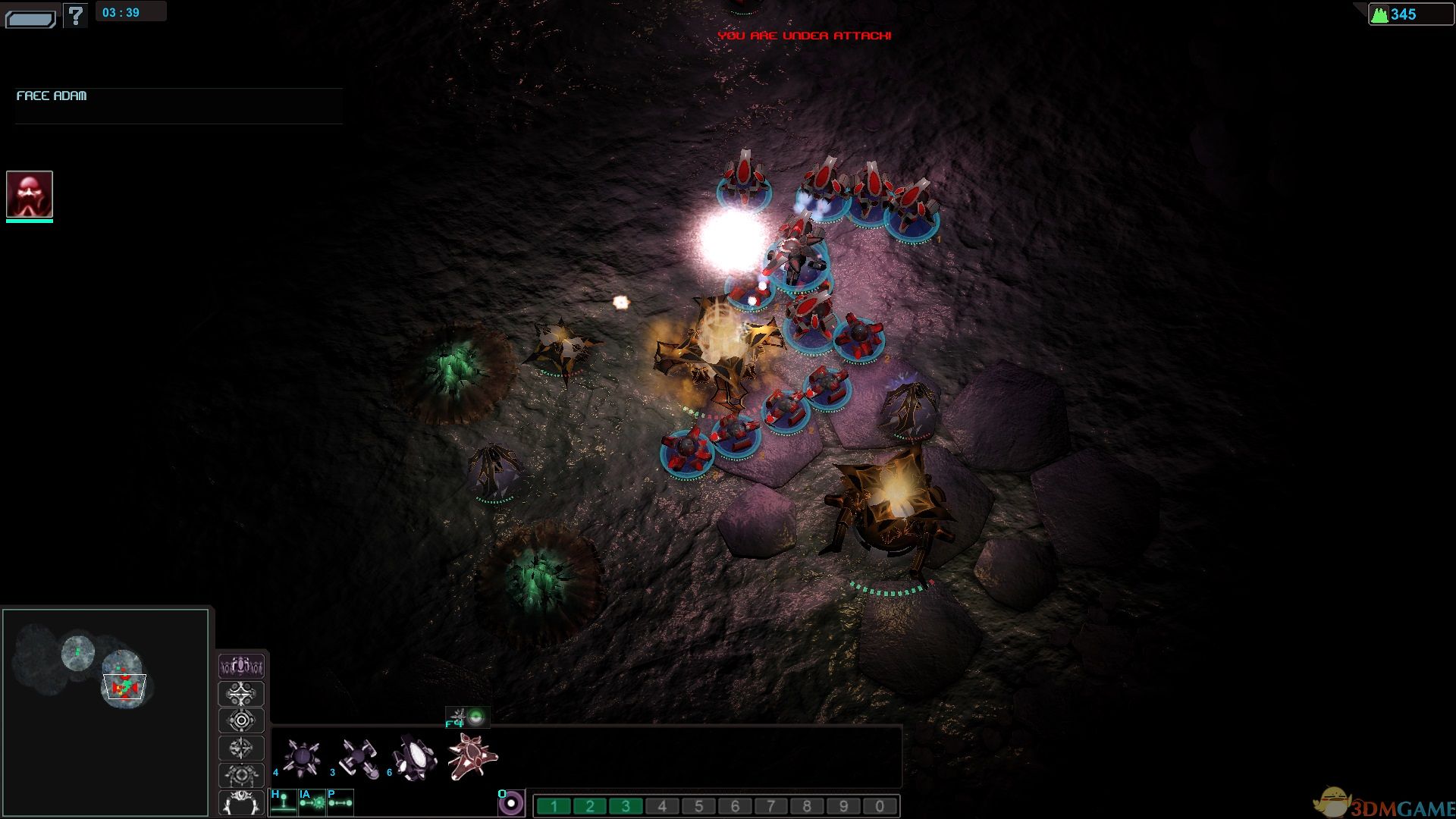Select the cross-shaped unit group numbered 3
The width and height of the screenshot is (1456, 819).
pyautogui.click(x=358, y=757)
